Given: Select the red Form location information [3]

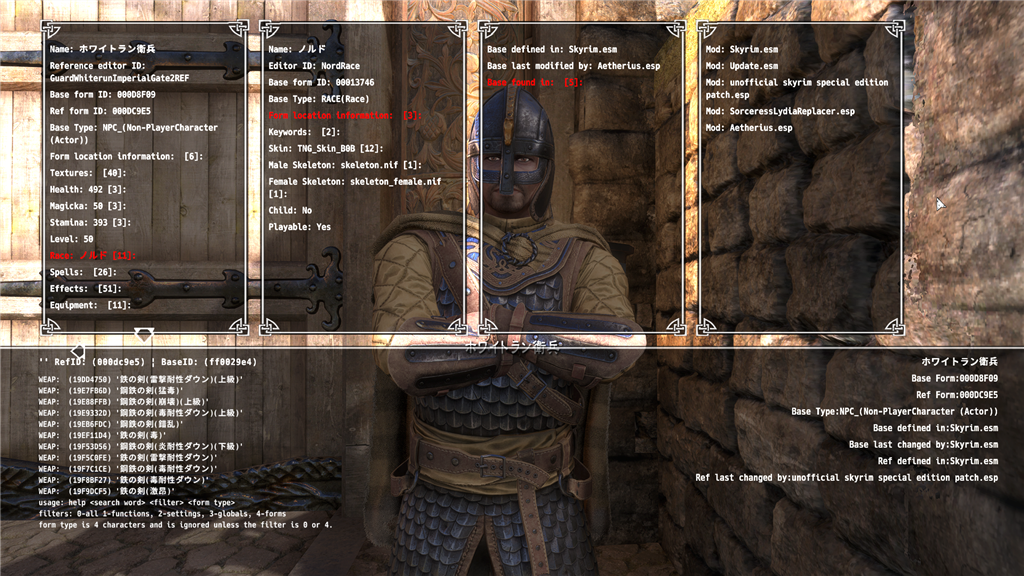Looking at the screenshot, I should [x=344, y=116].
